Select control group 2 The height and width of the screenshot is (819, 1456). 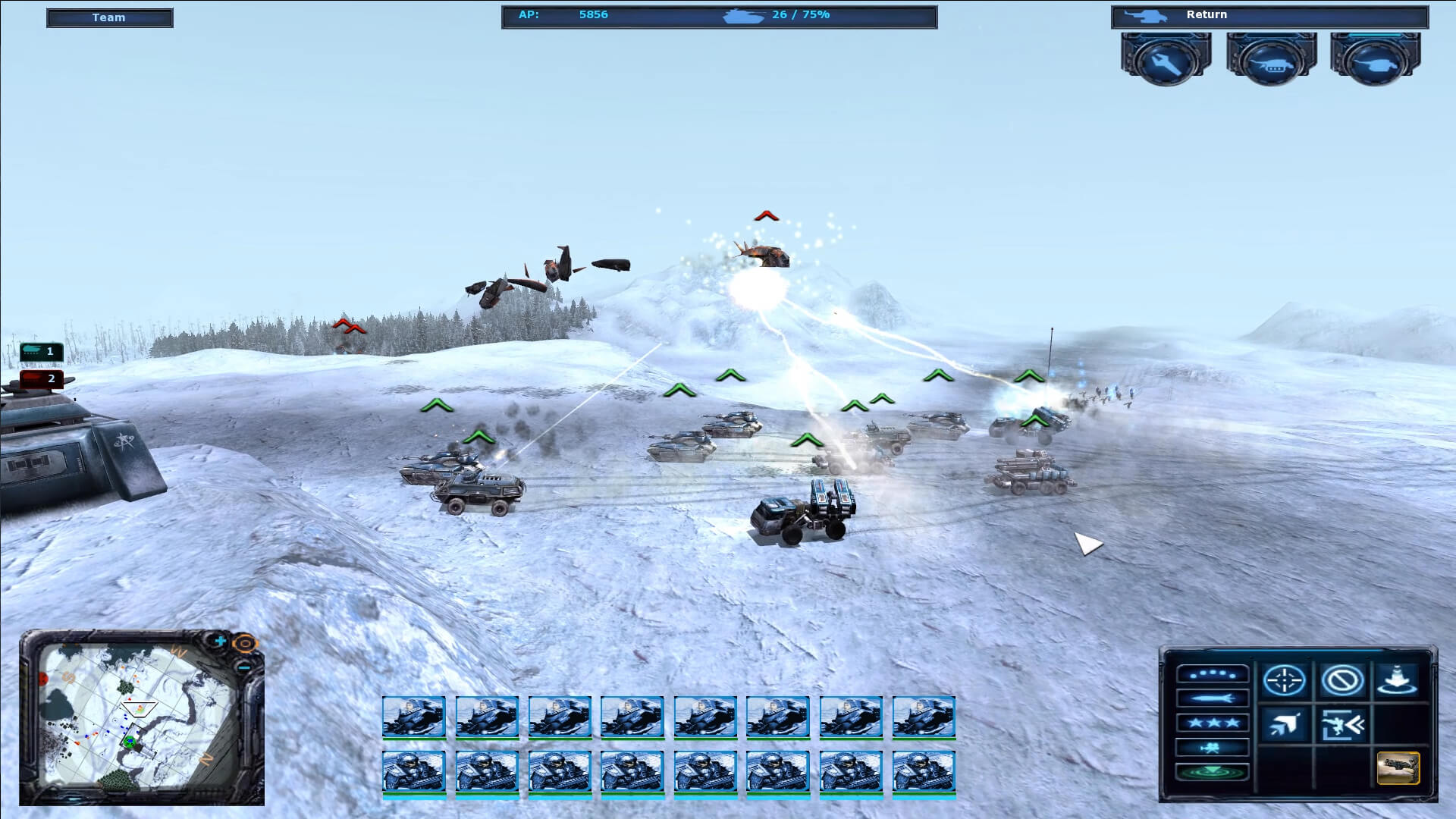pos(42,378)
